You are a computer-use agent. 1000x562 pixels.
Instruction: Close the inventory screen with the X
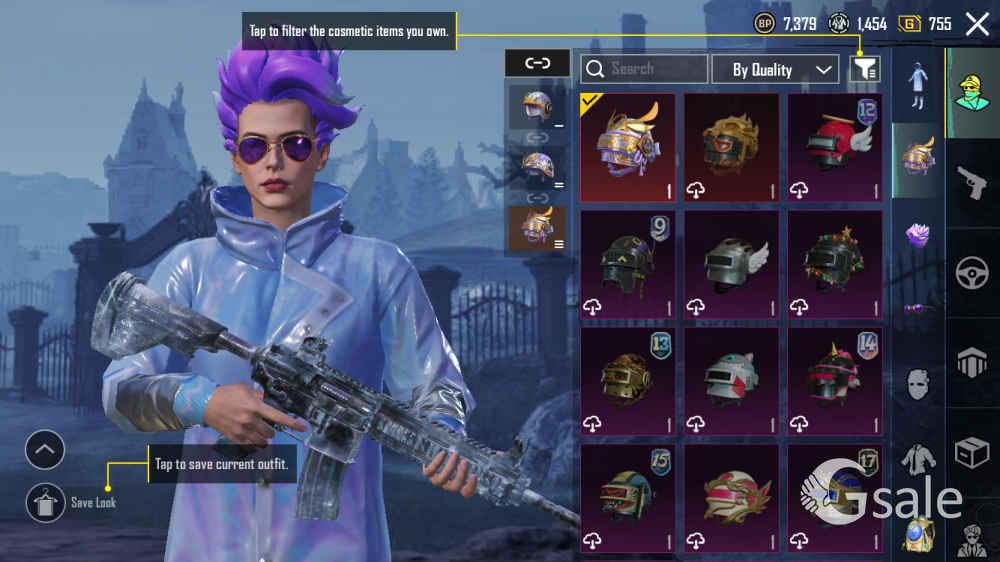click(977, 24)
